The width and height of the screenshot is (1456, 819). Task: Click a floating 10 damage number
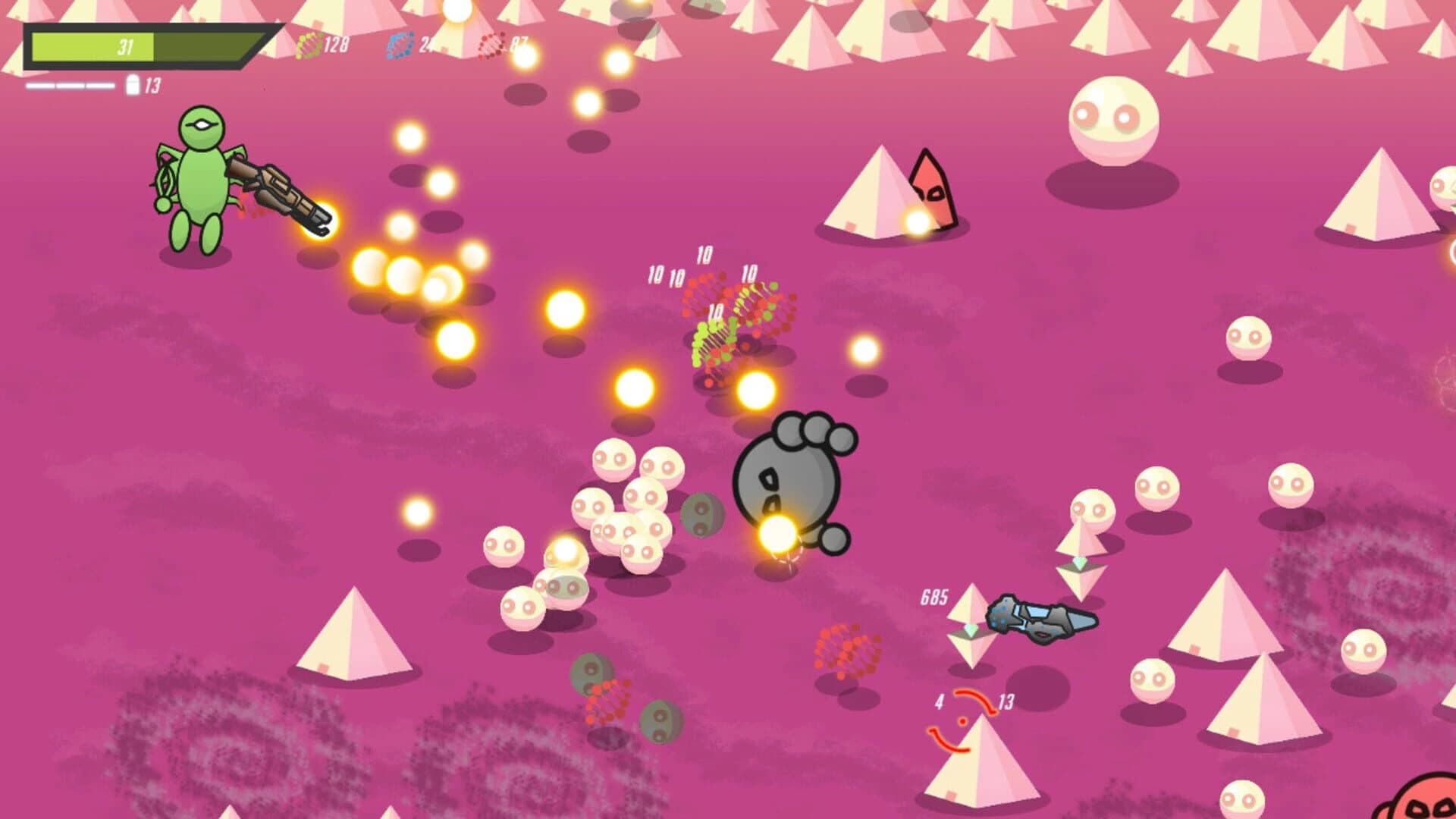click(703, 254)
